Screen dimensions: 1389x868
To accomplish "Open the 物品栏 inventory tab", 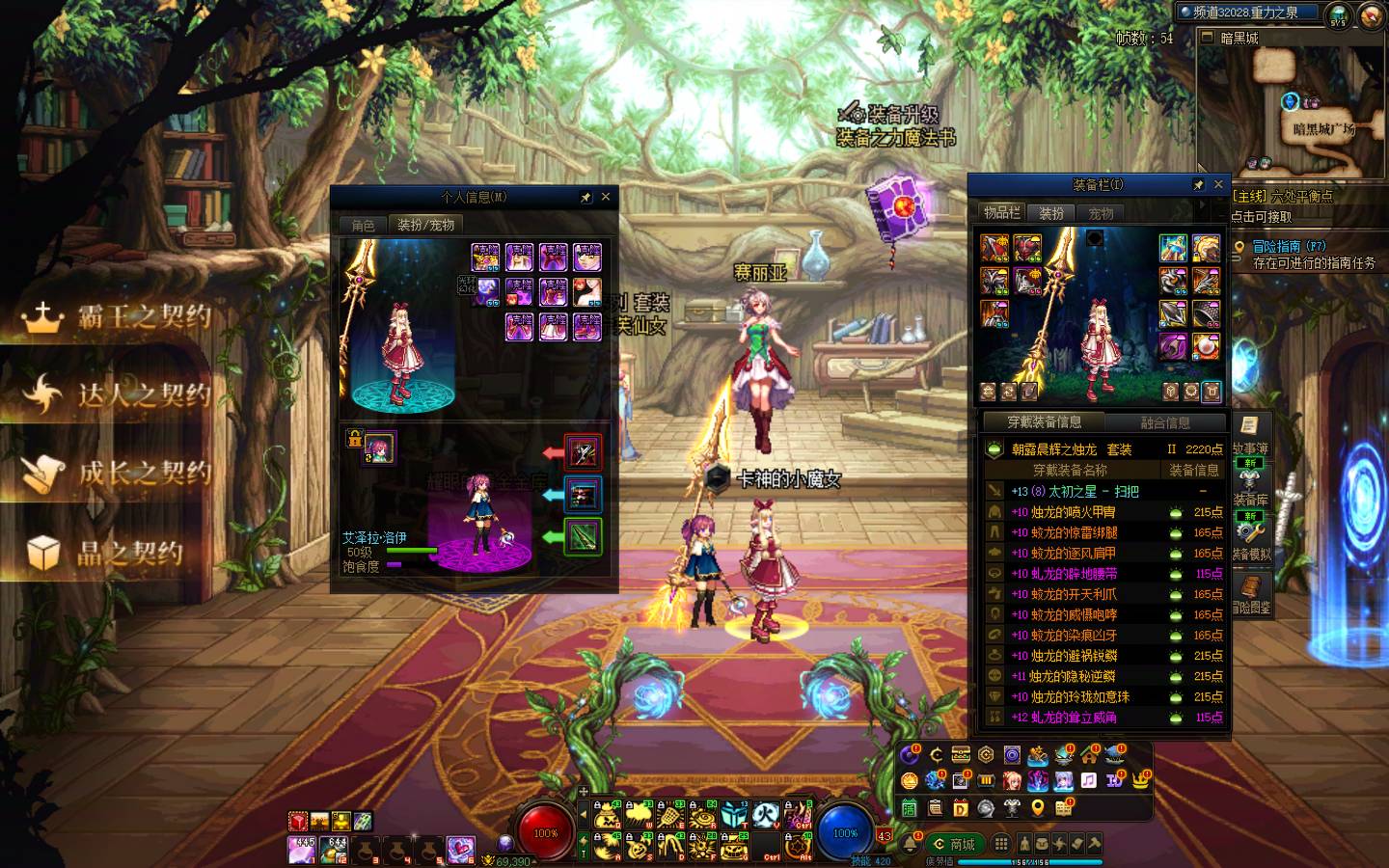I will coord(1001,213).
